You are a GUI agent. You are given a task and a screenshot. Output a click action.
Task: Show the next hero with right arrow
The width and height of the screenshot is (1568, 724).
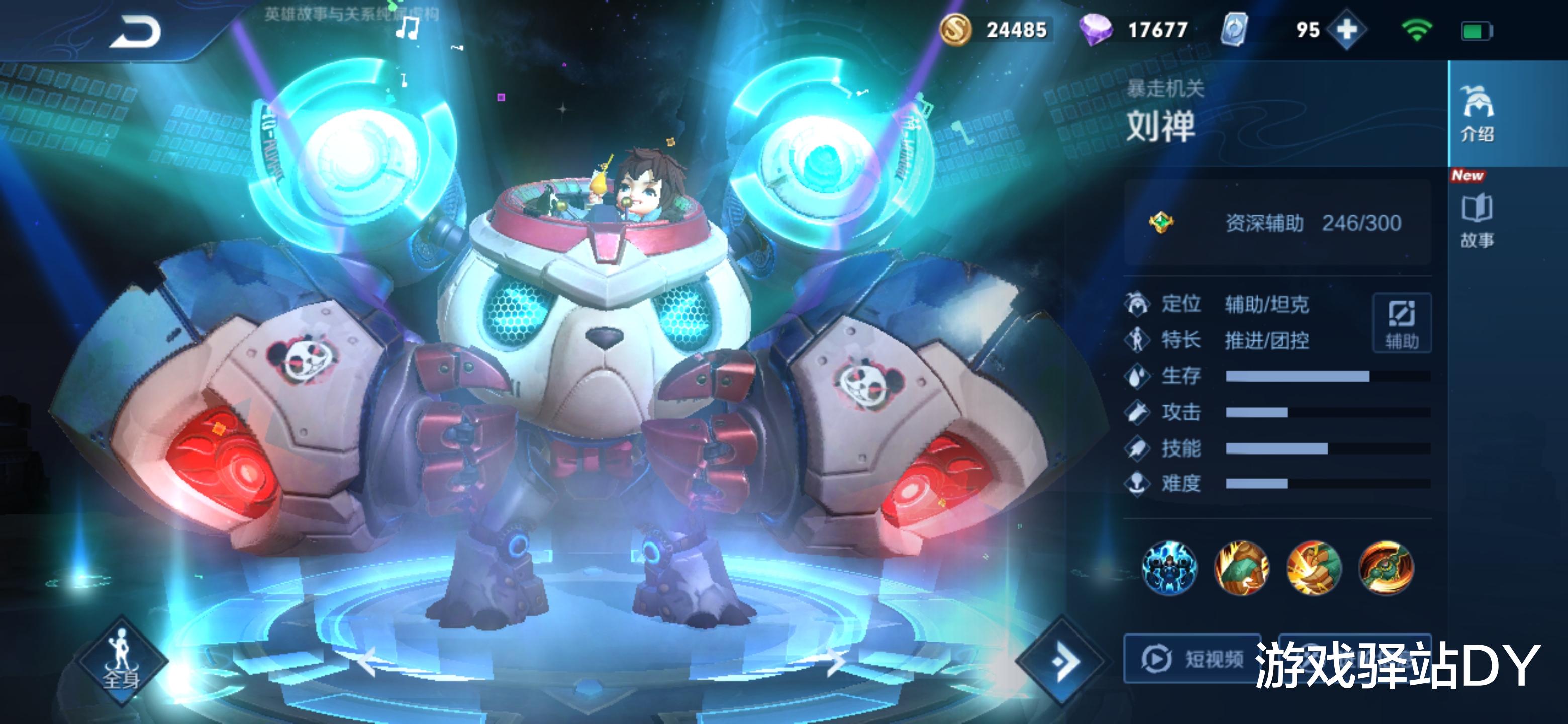[x=835, y=661]
